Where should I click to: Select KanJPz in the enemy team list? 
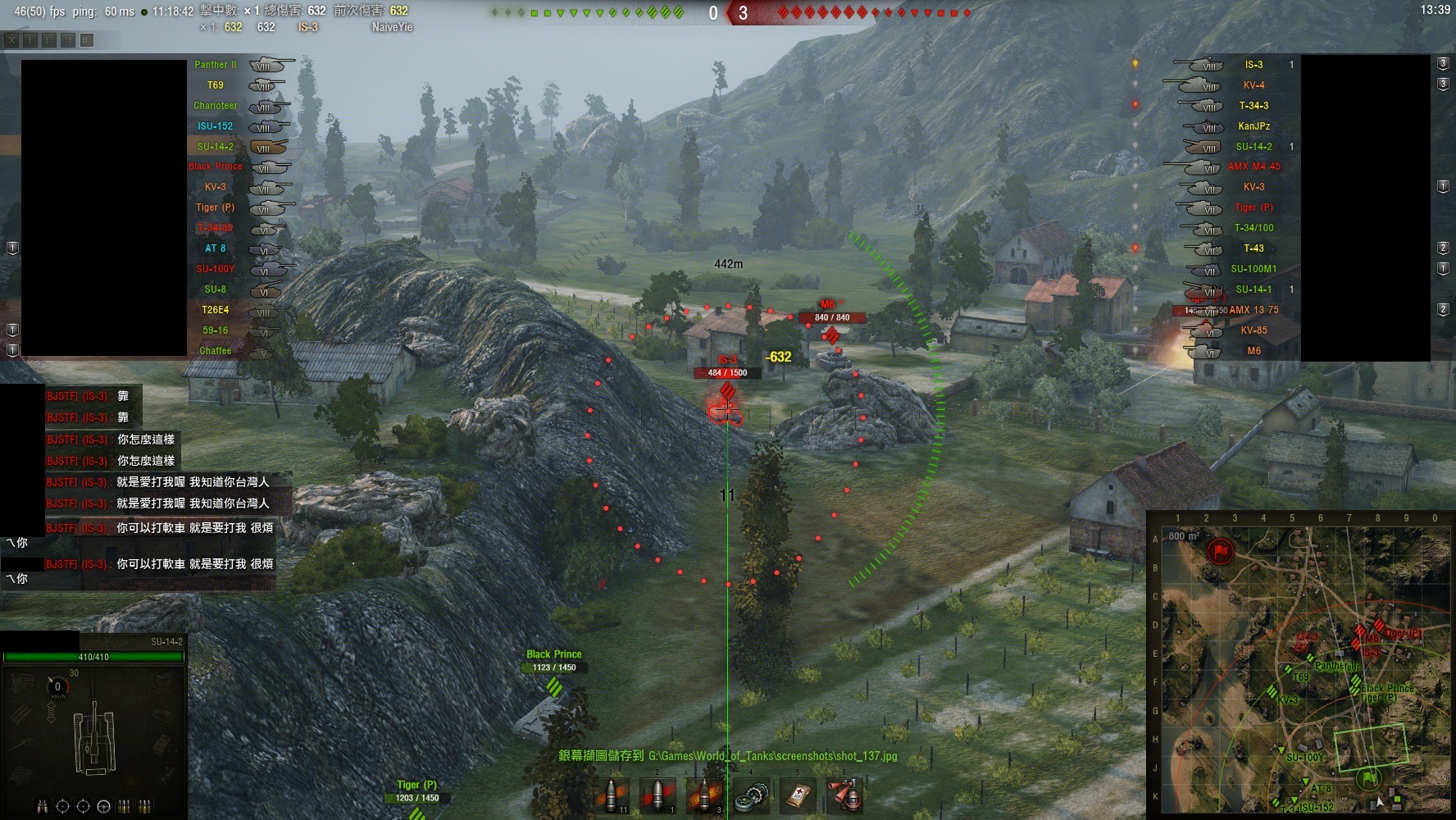pos(1254,126)
